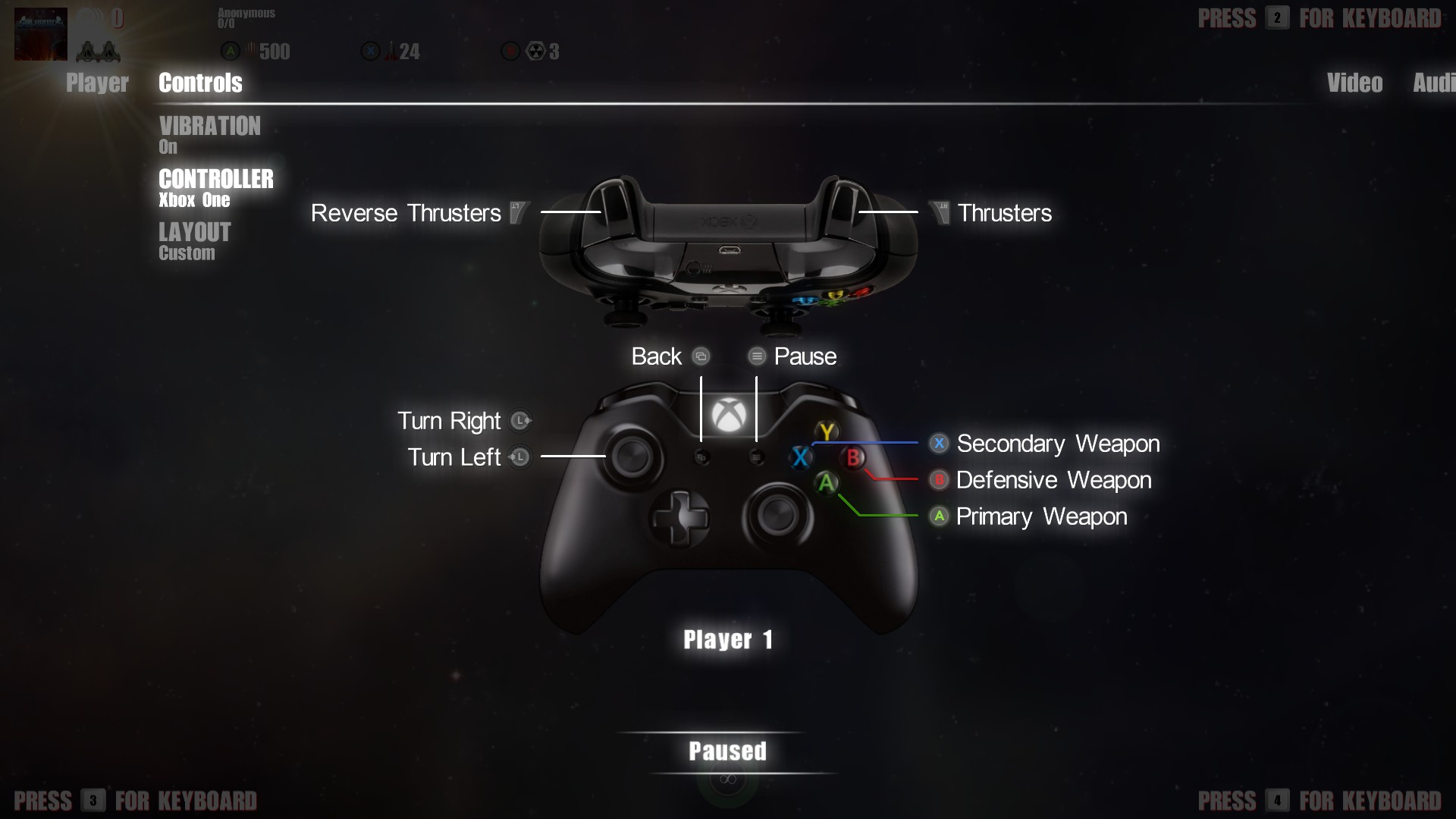This screenshot has height=819, width=1456.
Task: Switch to the Player tab
Action: (x=97, y=83)
